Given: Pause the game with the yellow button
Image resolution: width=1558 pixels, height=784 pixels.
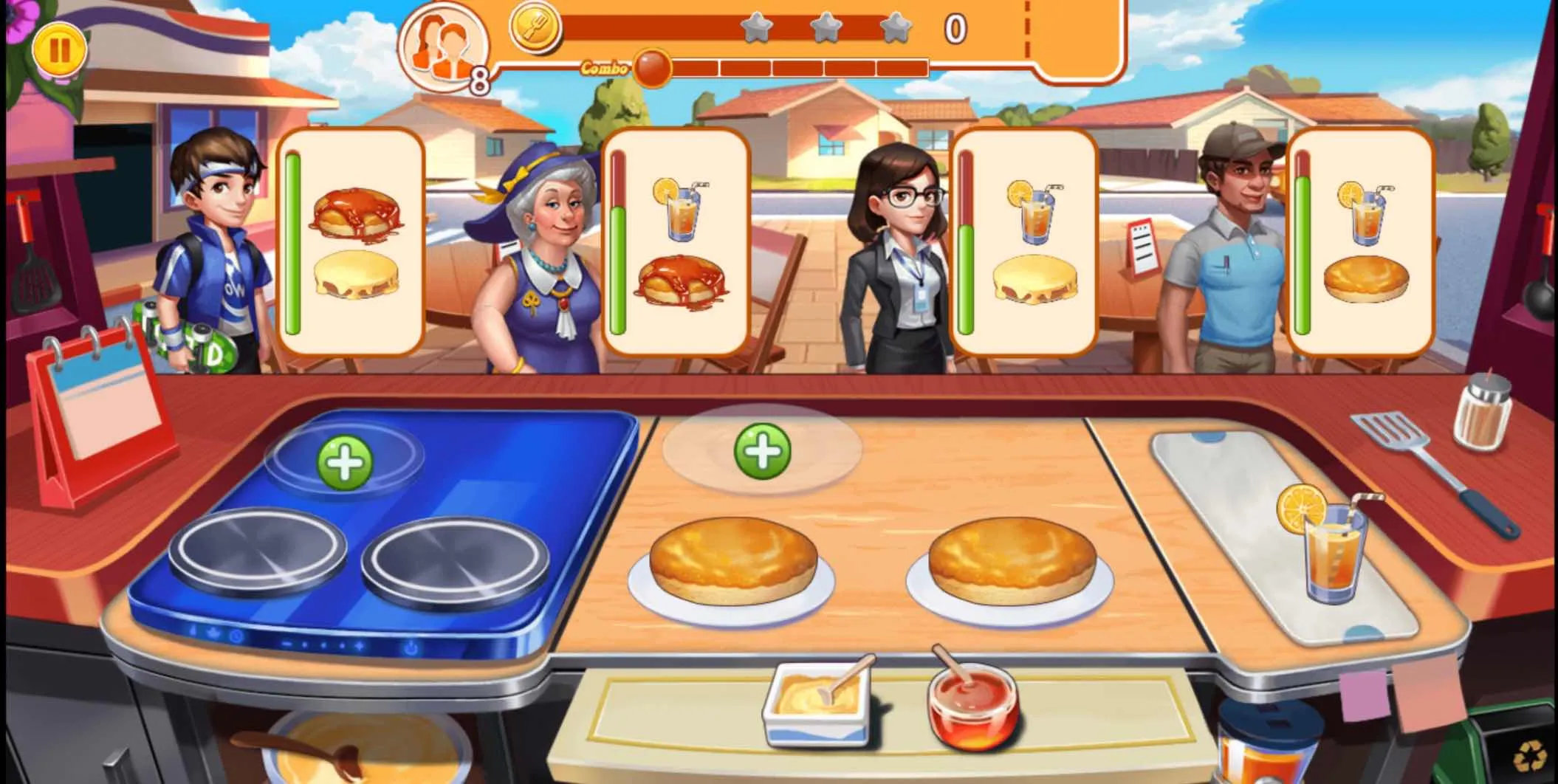Looking at the screenshot, I should click(59, 50).
